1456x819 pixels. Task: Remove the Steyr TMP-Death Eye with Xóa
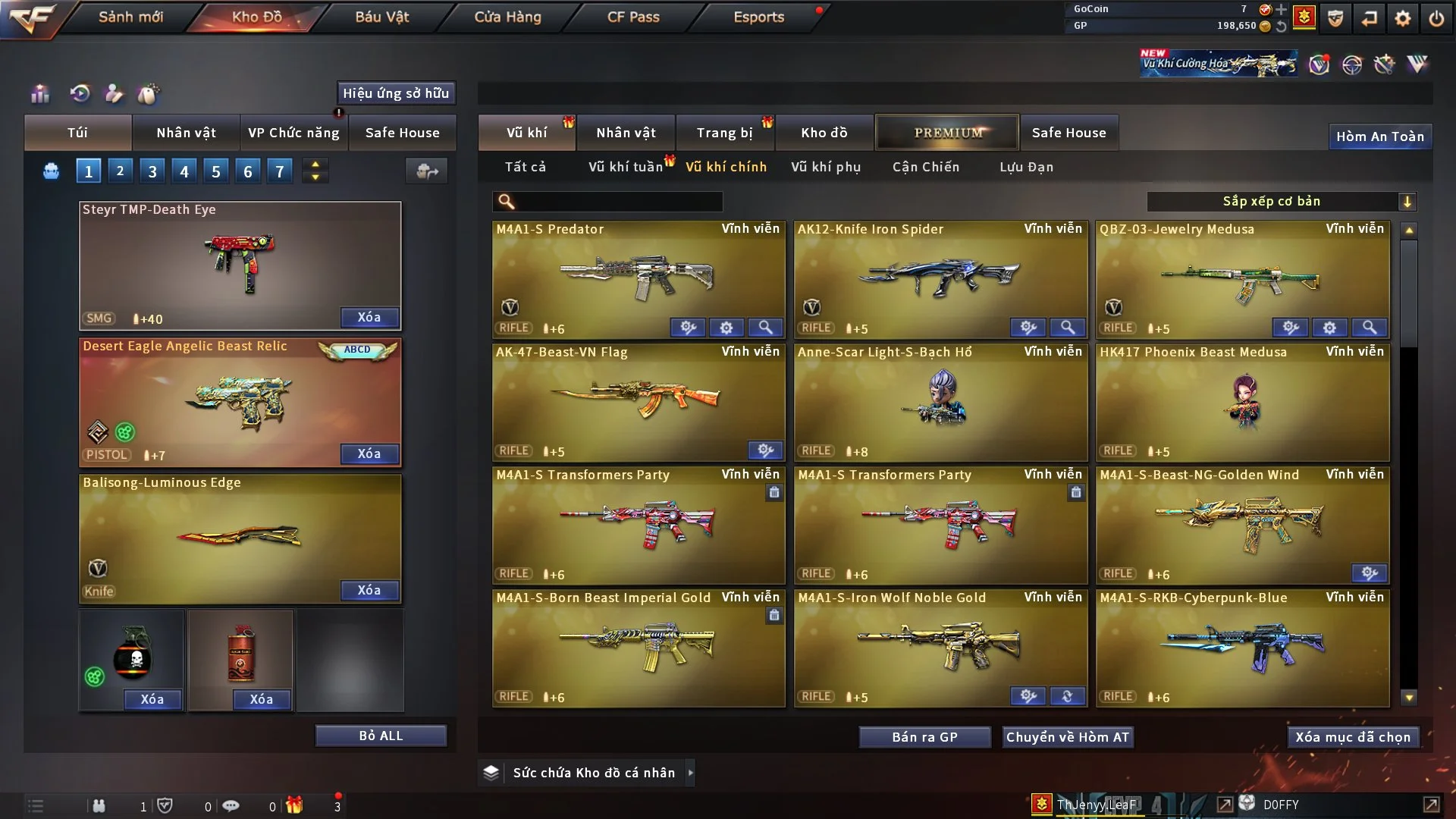coord(369,317)
